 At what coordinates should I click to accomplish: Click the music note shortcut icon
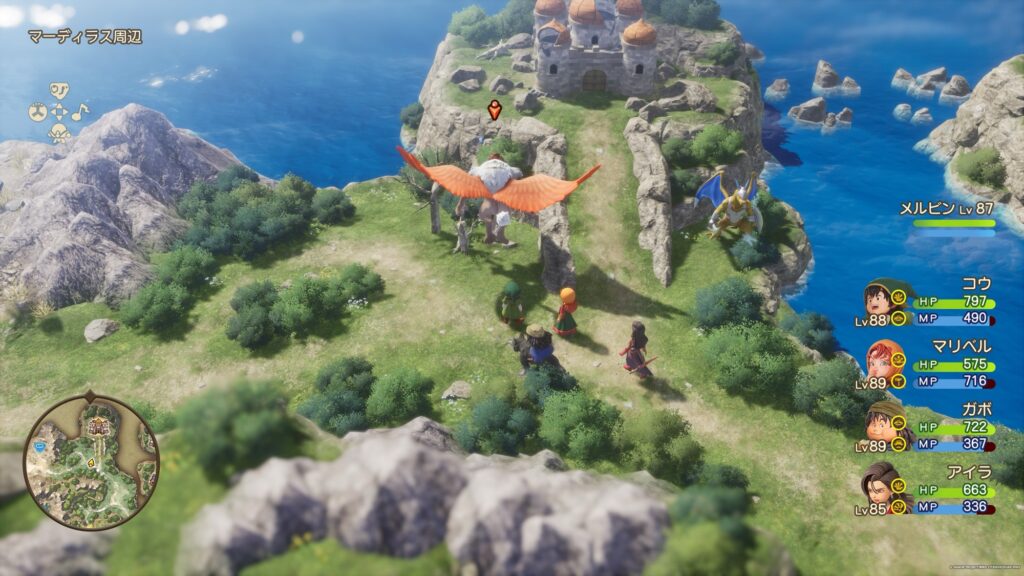click(x=80, y=111)
